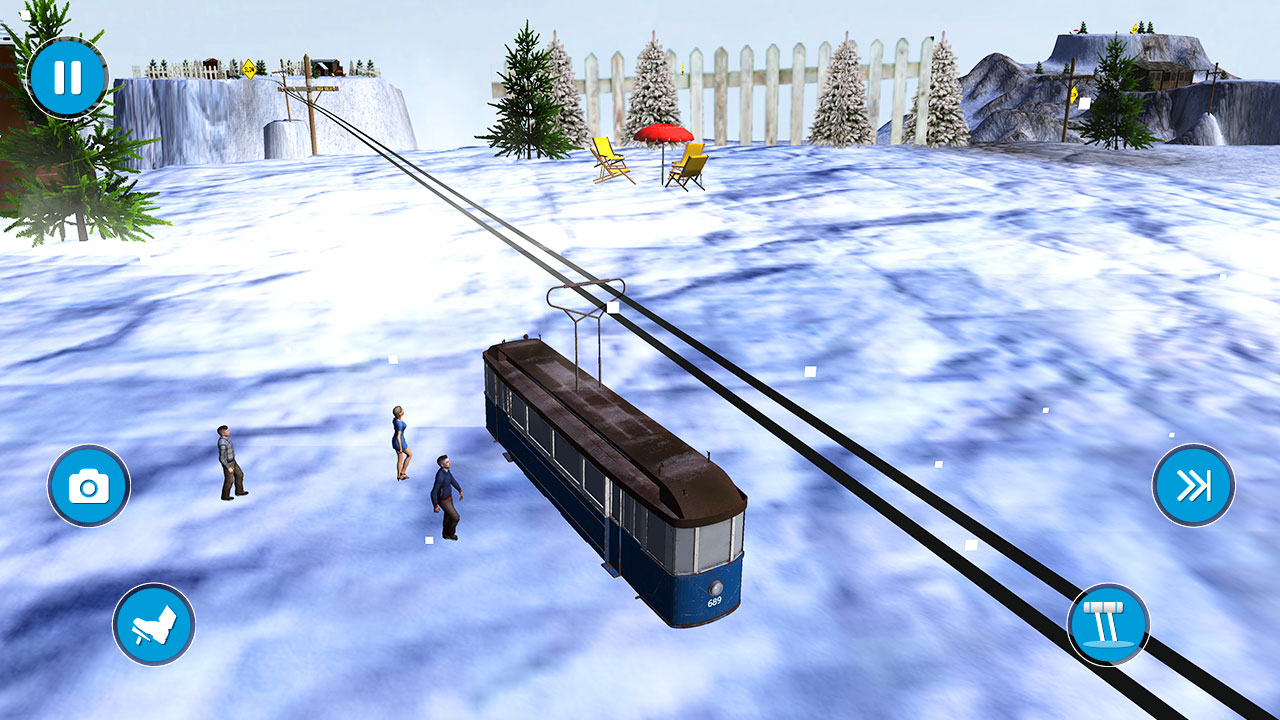Select the woman in the blue dress
The image size is (1280, 720).
(399, 440)
